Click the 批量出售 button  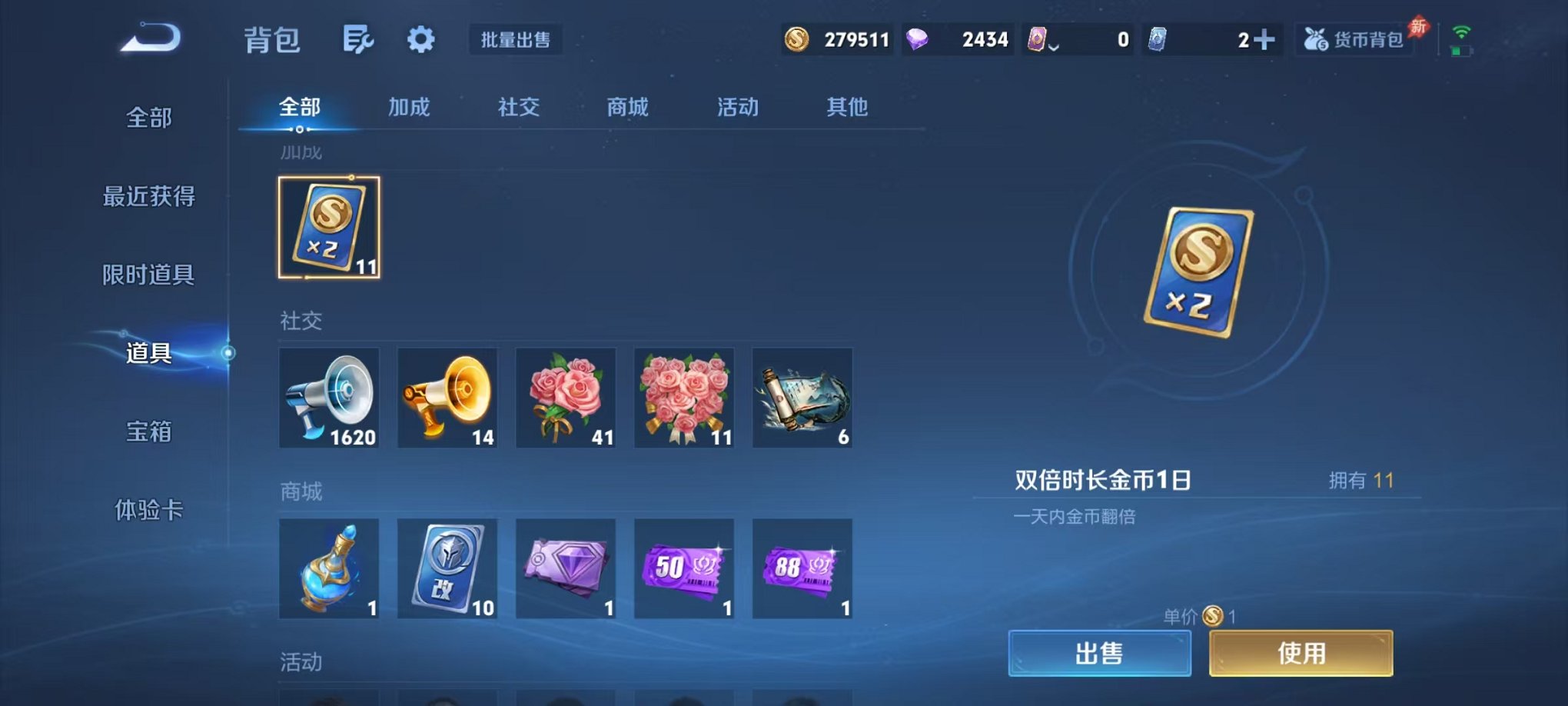tap(516, 40)
